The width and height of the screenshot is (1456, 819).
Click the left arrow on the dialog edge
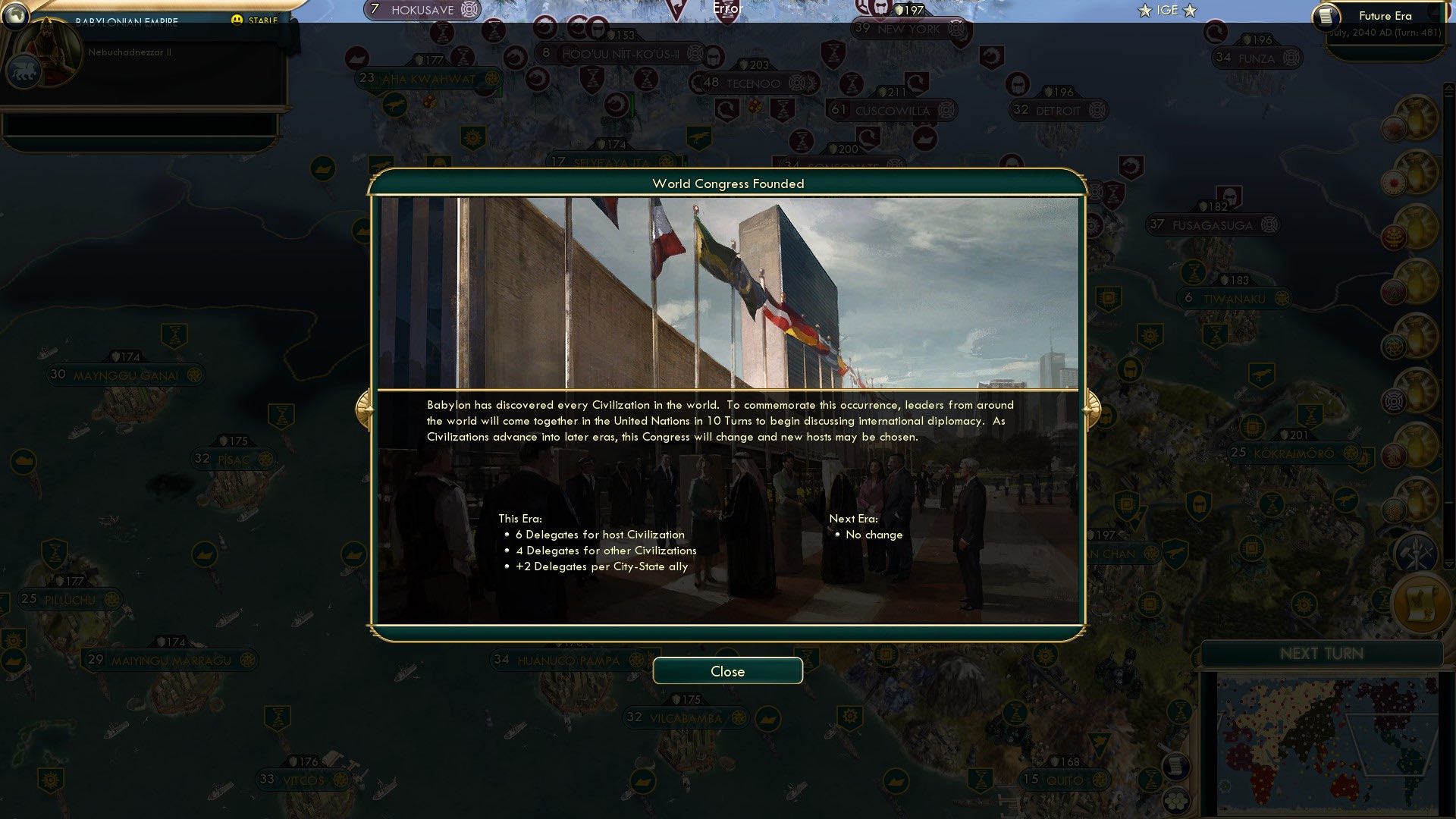coord(365,406)
